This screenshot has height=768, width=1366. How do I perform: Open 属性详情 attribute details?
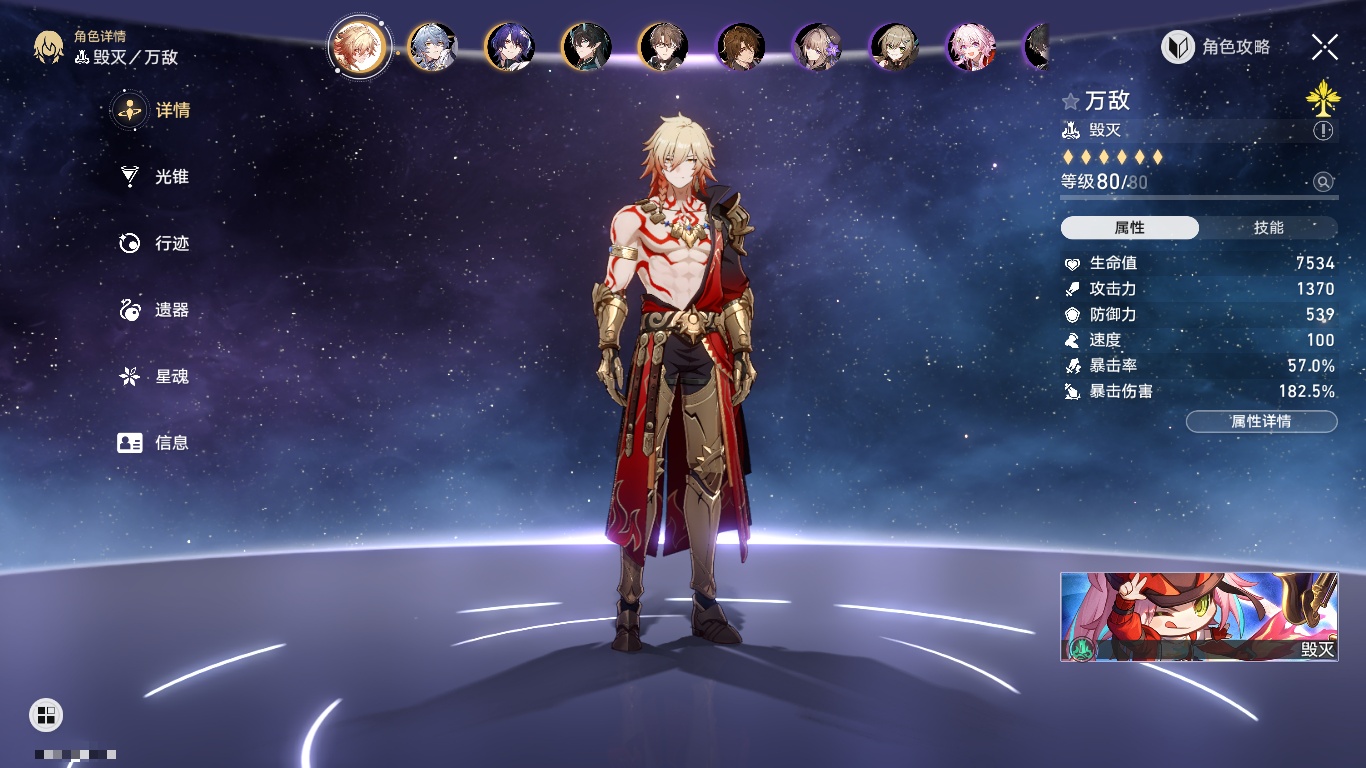[x=1261, y=421]
